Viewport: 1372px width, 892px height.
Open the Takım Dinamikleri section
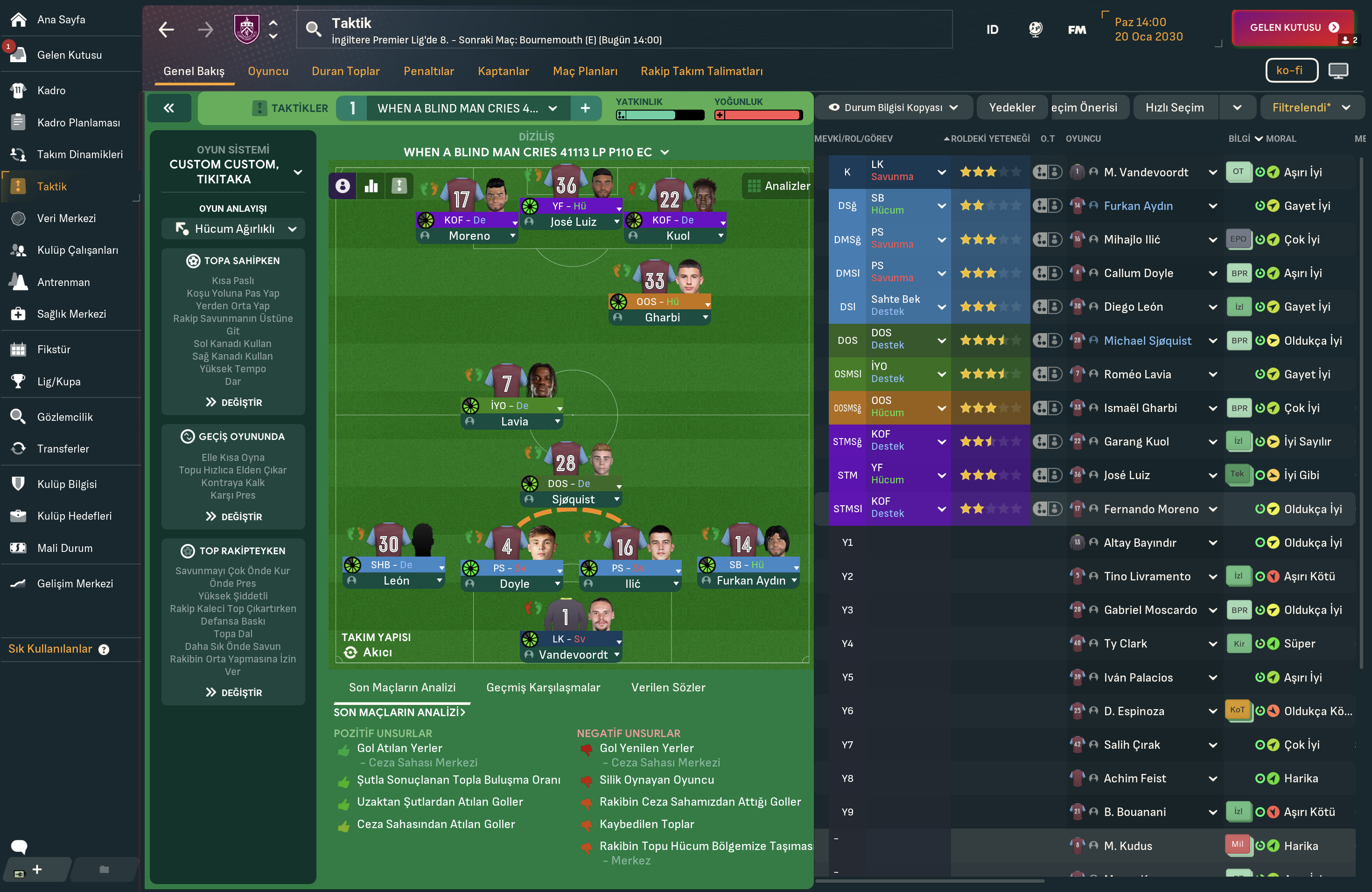click(x=80, y=154)
